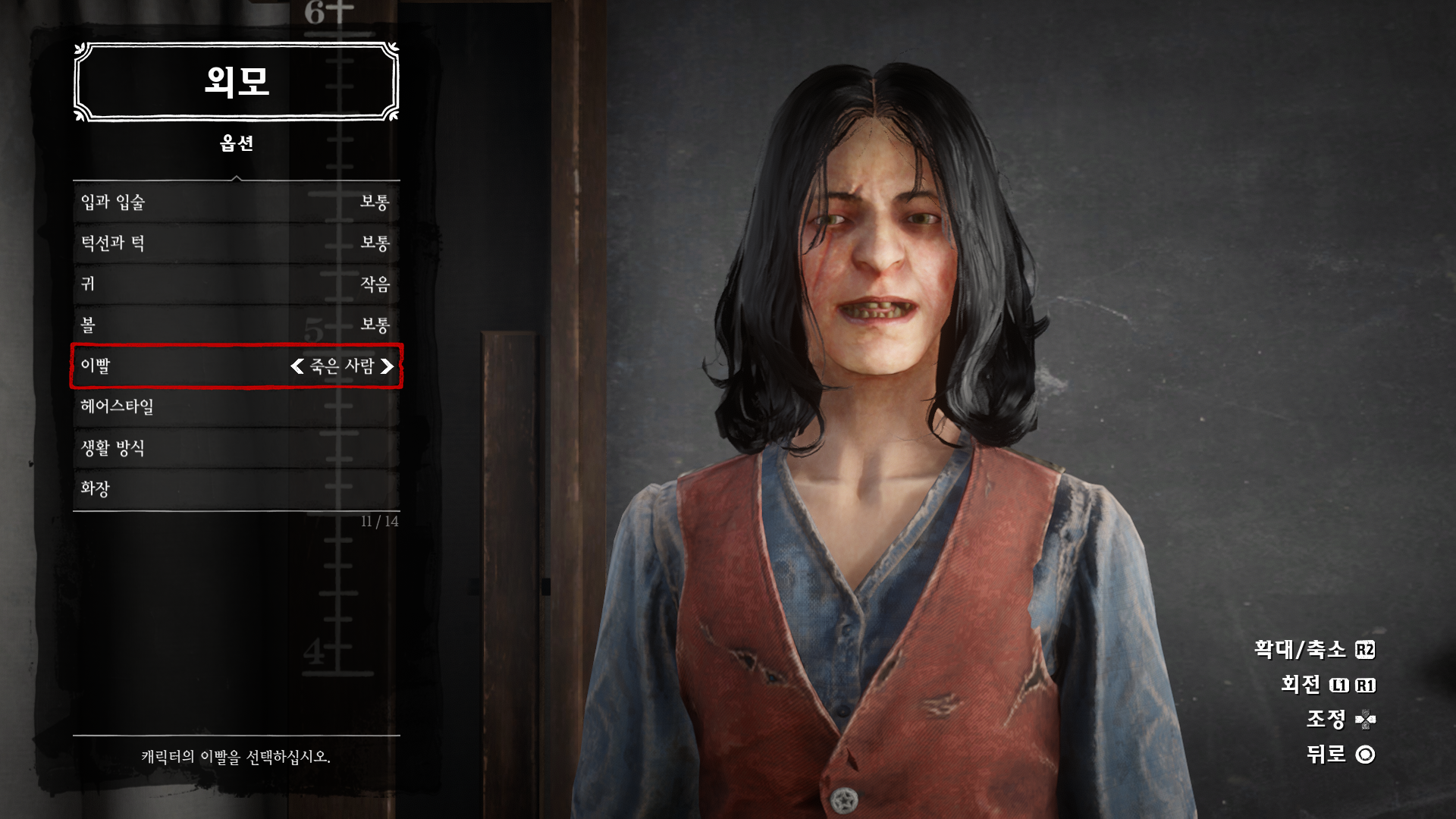Select the 입과 입술 option row

[236, 202]
